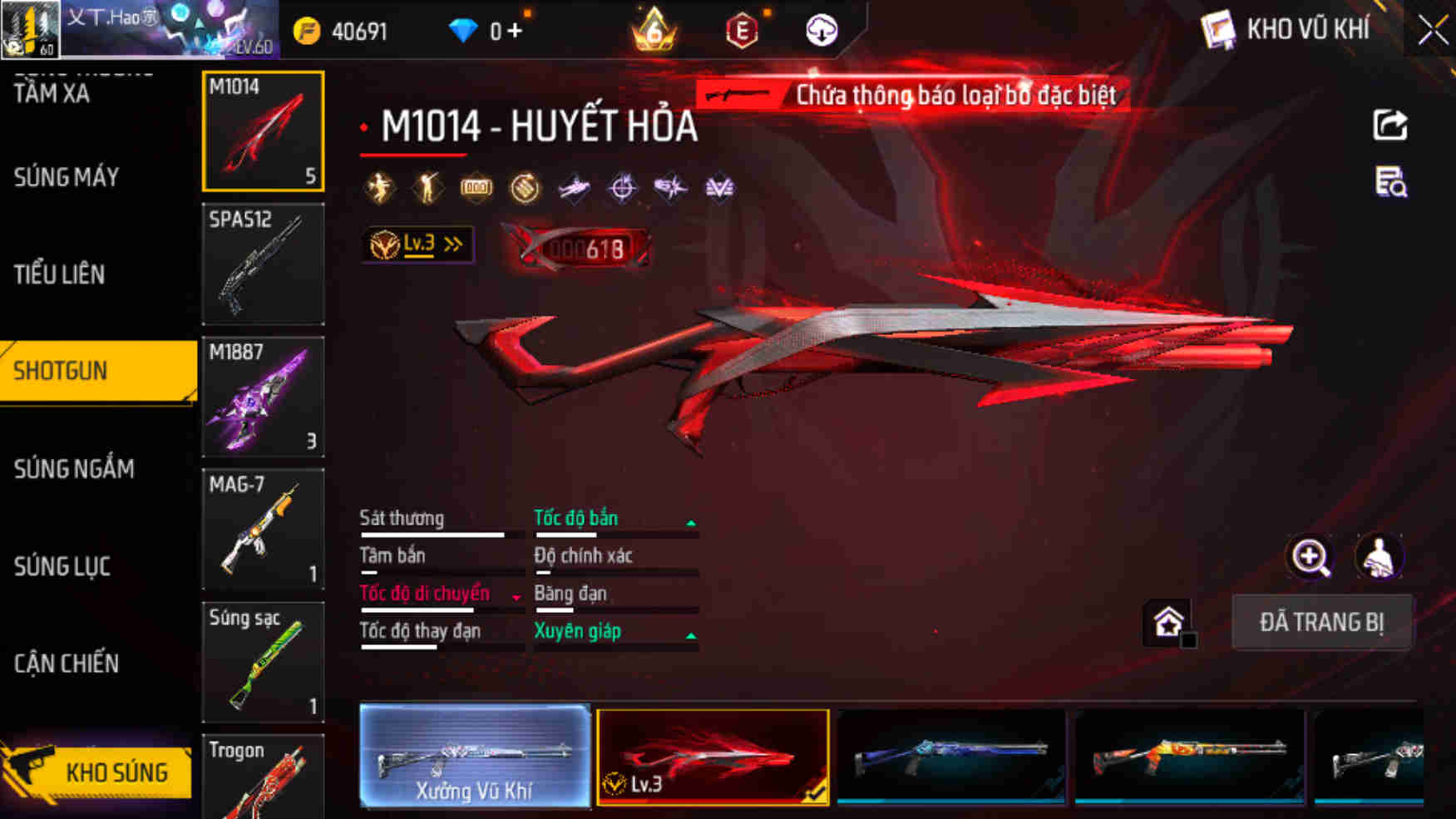Open the SÚNG NGẮM category
1456x819 pixels.
tap(72, 469)
